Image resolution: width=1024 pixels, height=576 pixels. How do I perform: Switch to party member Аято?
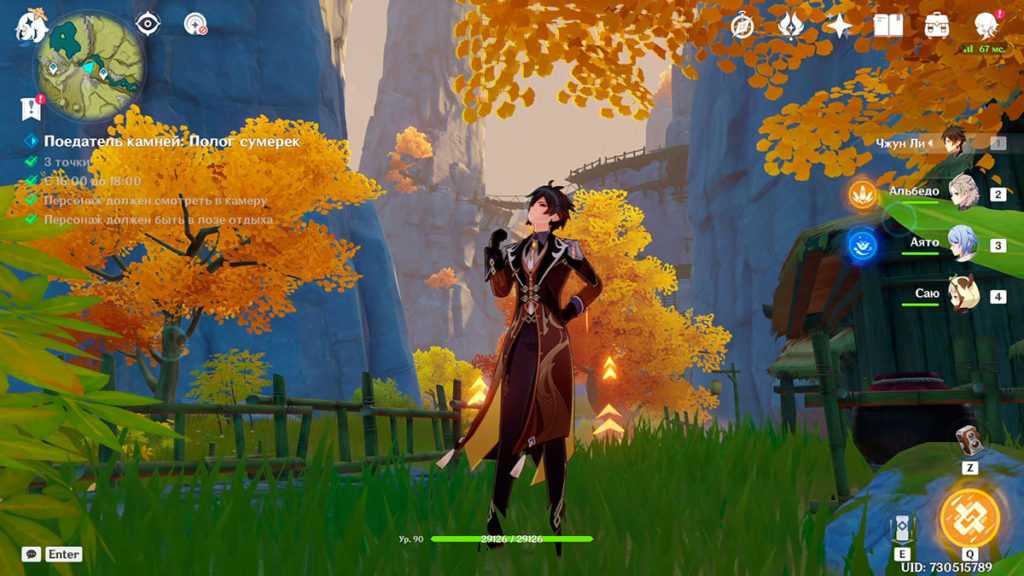pyautogui.click(x=961, y=243)
